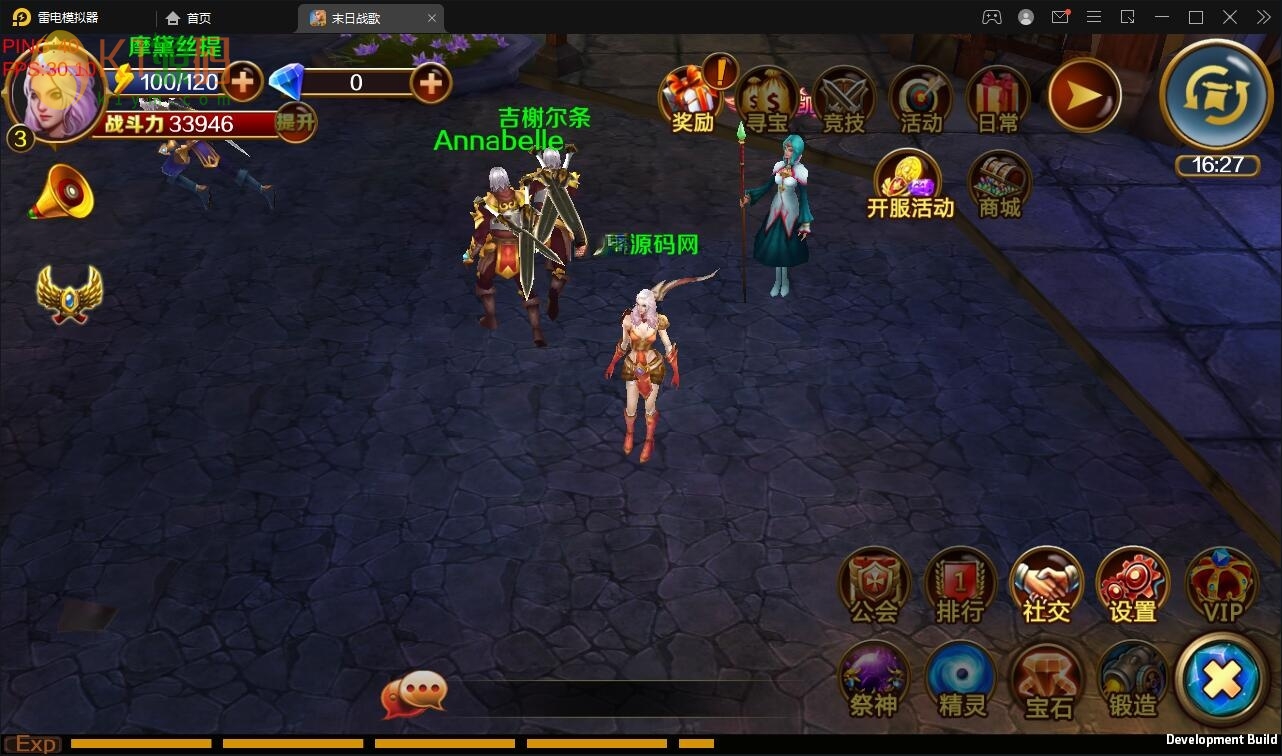
Task: Open the 公会 guild shield icon
Action: (873, 585)
